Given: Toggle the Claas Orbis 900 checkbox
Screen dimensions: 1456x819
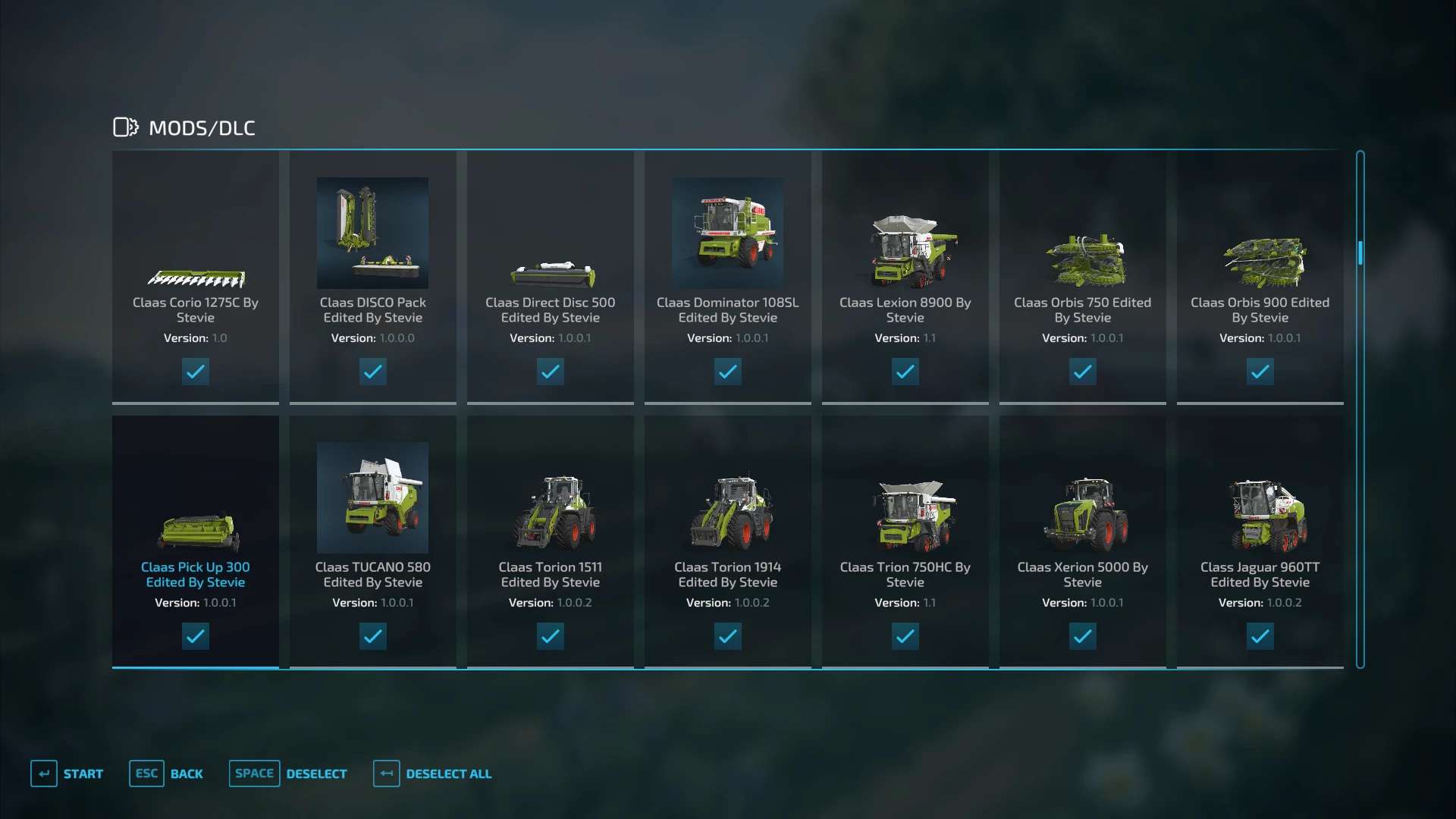Looking at the screenshot, I should 1260,372.
